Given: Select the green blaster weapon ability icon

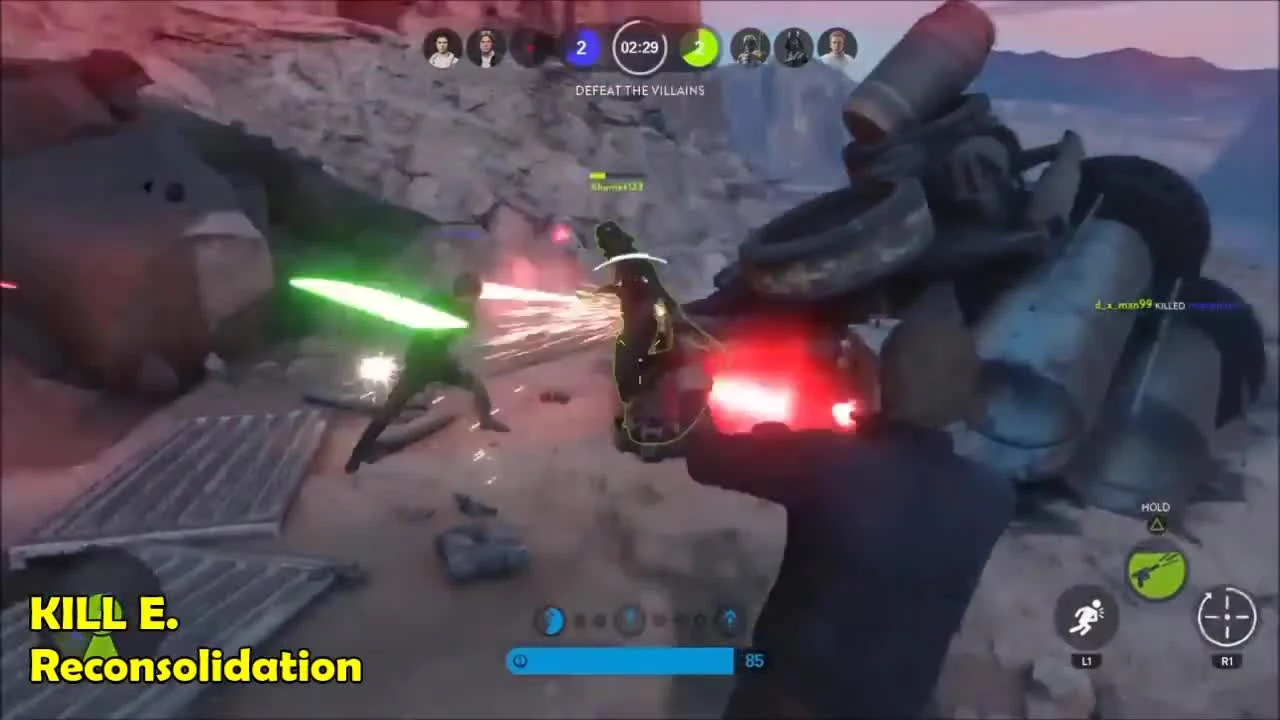Looking at the screenshot, I should [1156, 570].
